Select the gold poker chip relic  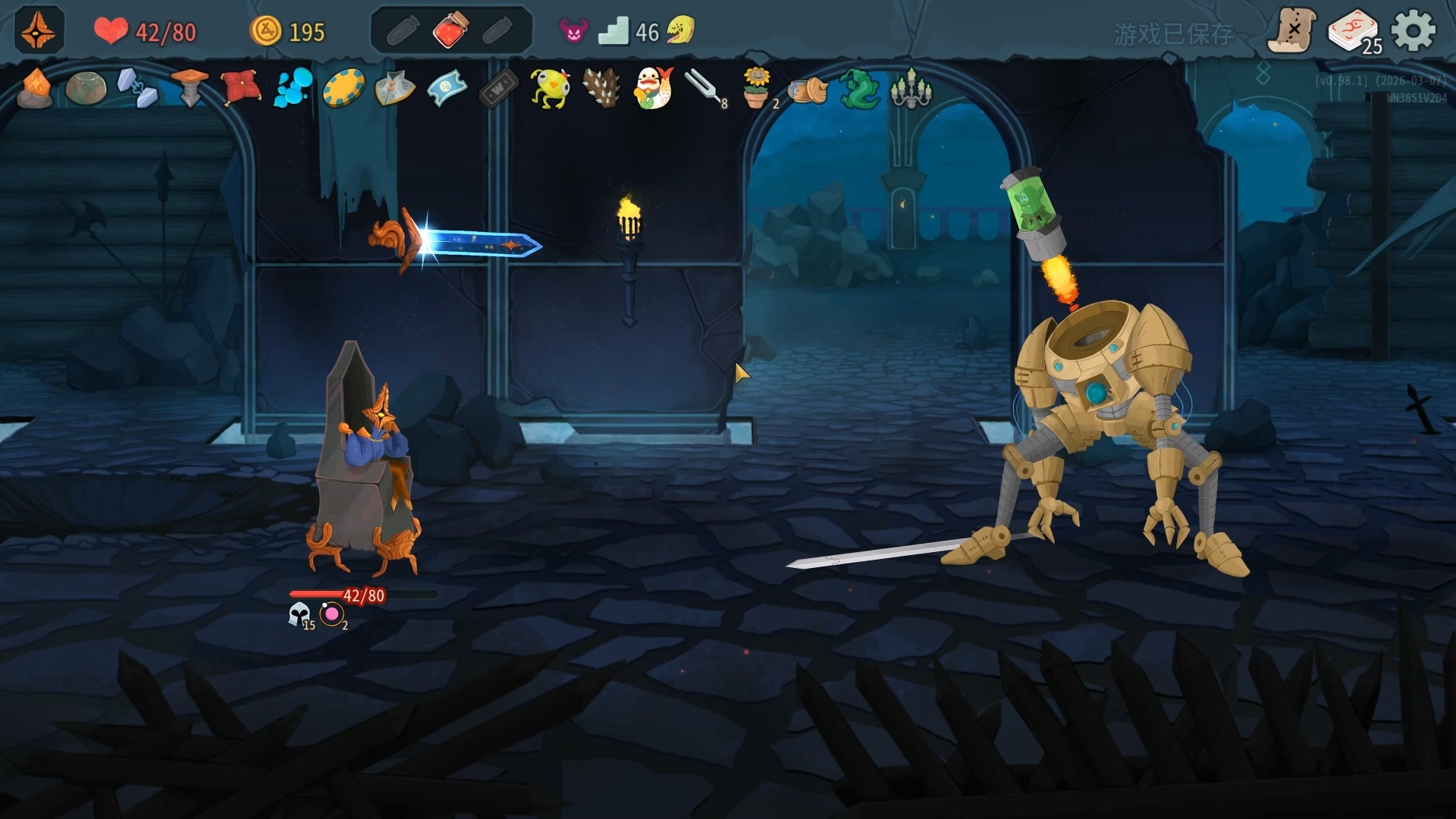pyautogui.click(x=344, y=89)
